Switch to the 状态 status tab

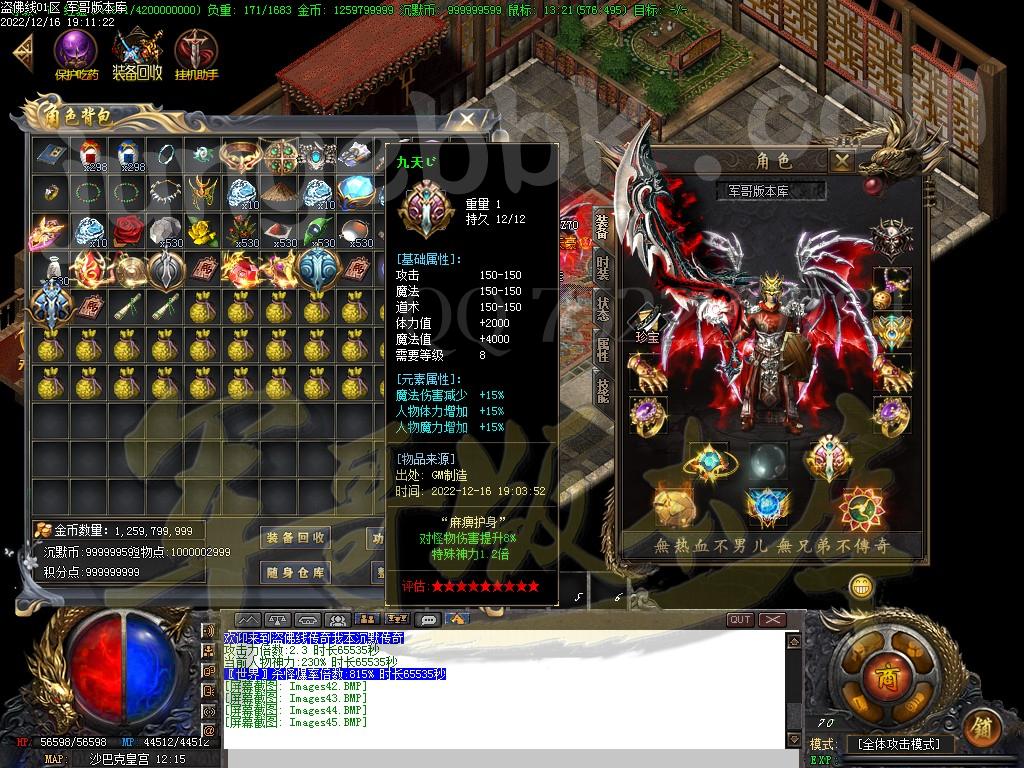pos(603,308)
